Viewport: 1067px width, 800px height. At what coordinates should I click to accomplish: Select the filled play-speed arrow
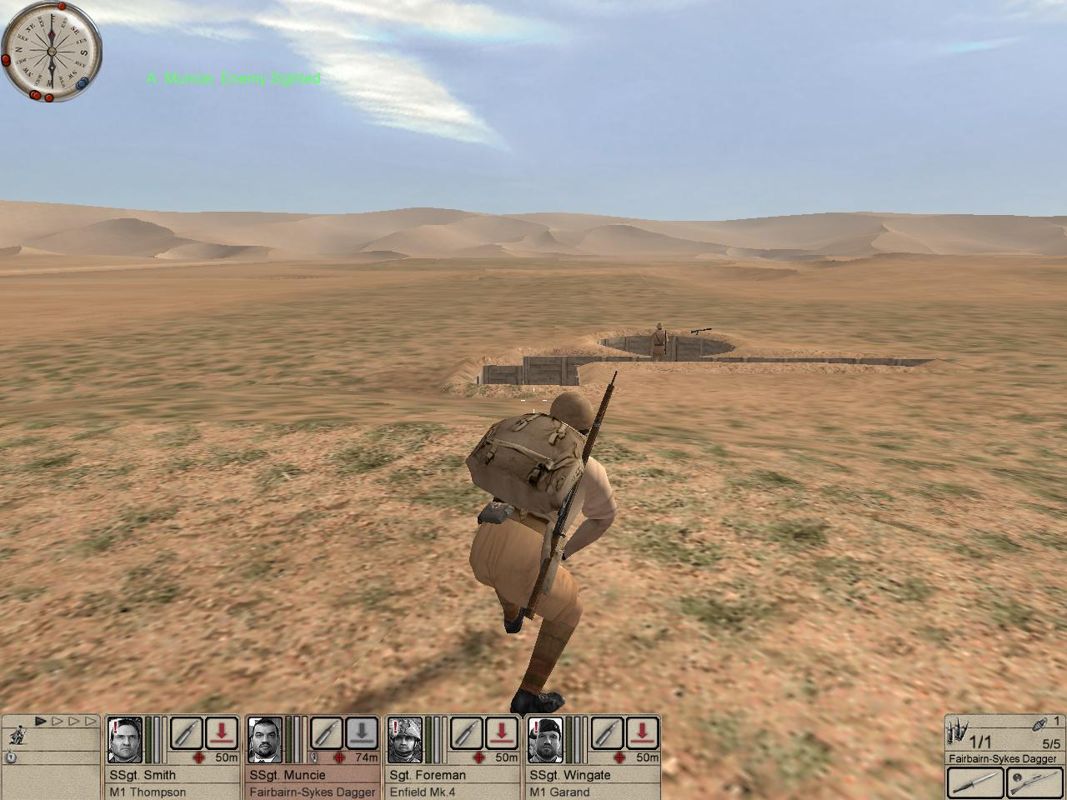(x=41, y=720)
